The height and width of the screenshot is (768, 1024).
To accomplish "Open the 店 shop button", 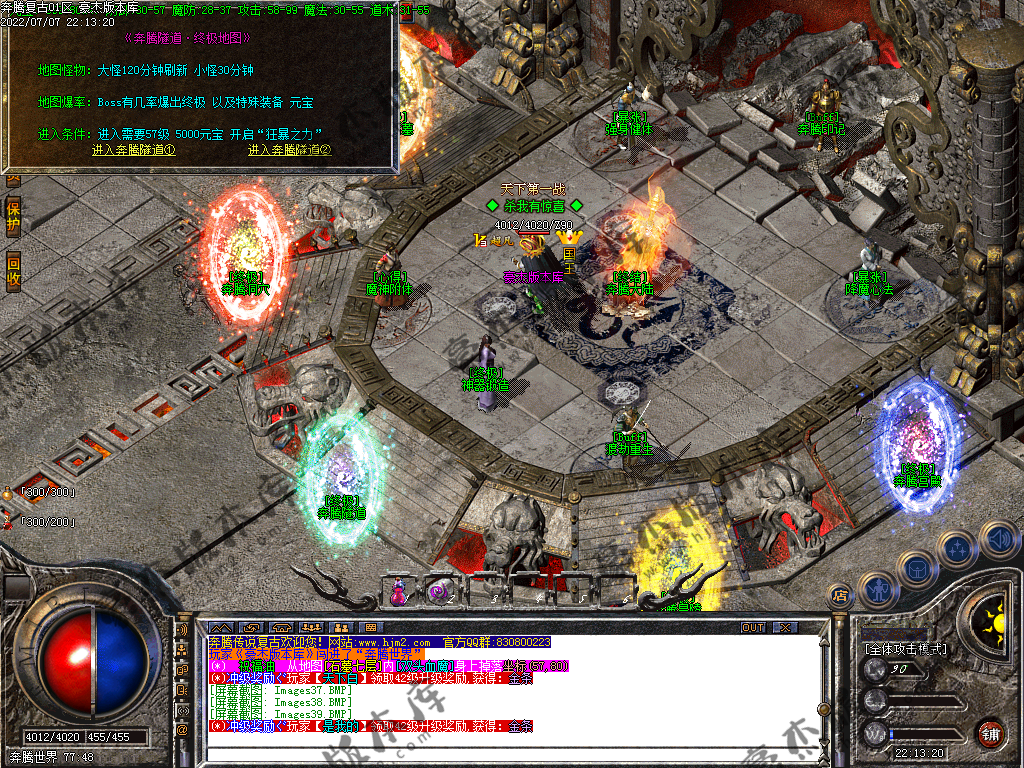I will point(840,596).
